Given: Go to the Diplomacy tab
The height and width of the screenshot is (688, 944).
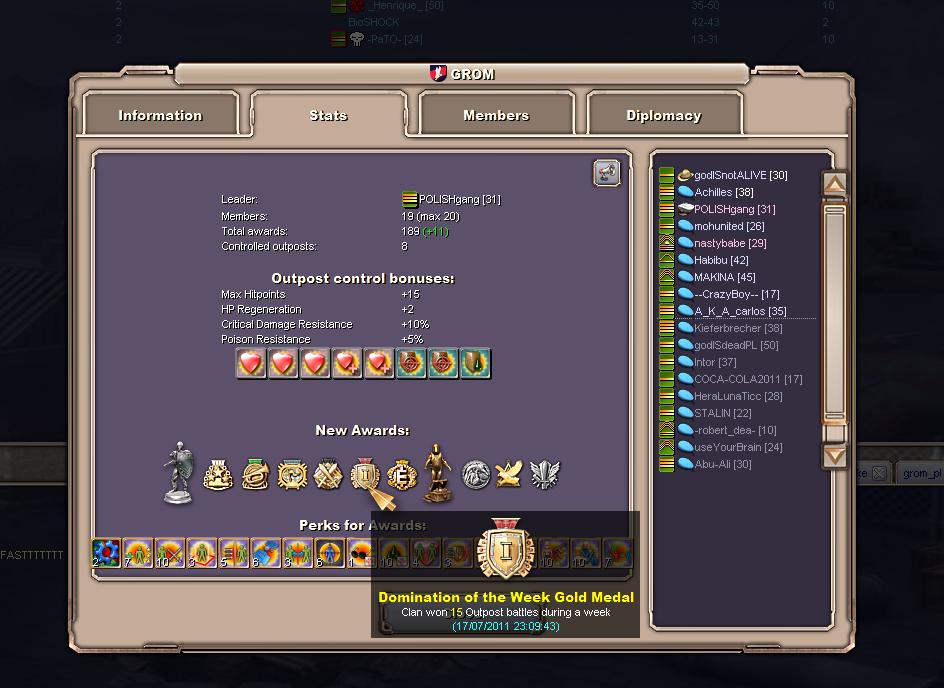Looking at the screenshot, I should (x=663, y=116).
